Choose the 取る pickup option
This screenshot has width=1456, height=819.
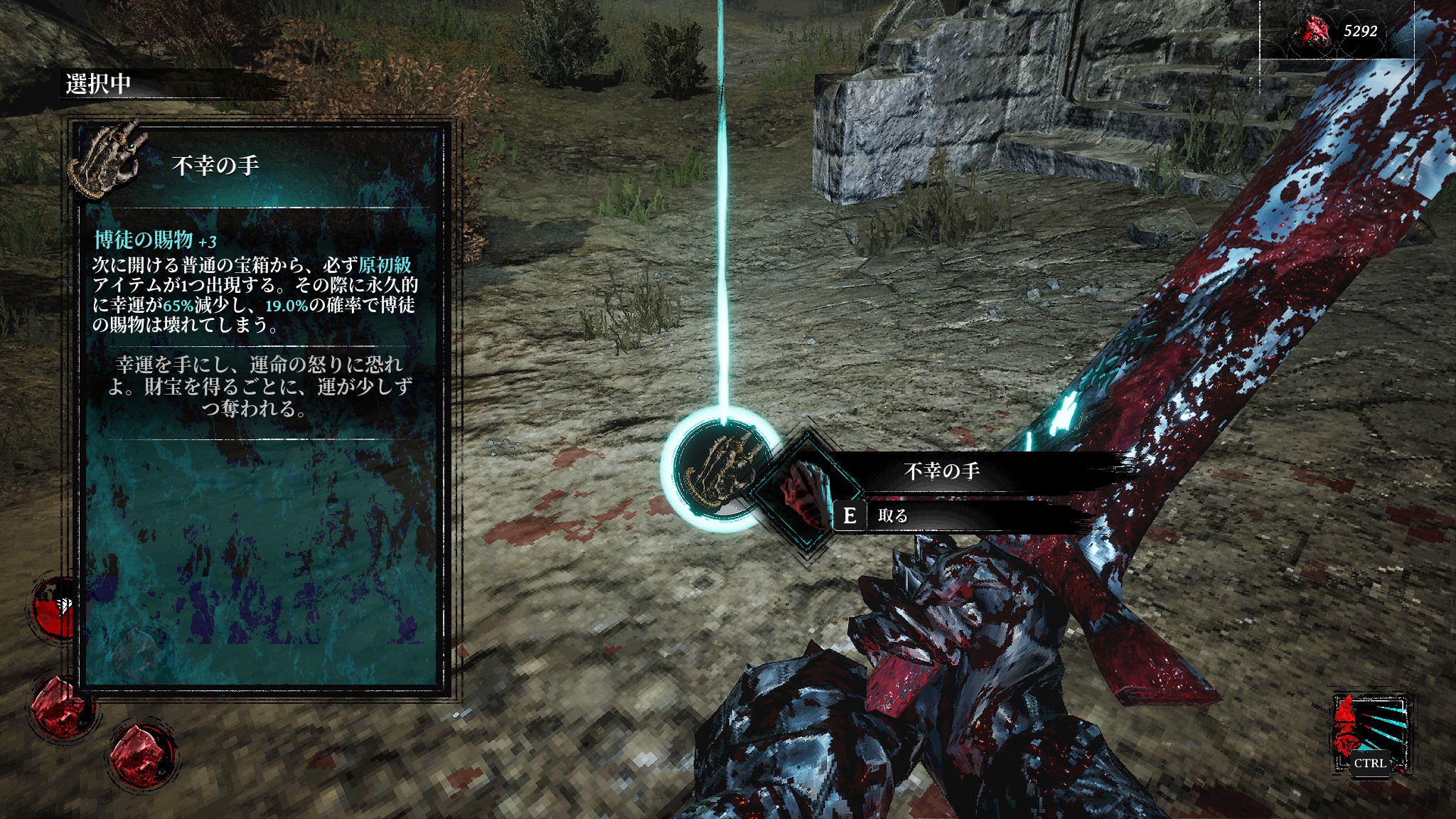892,515
